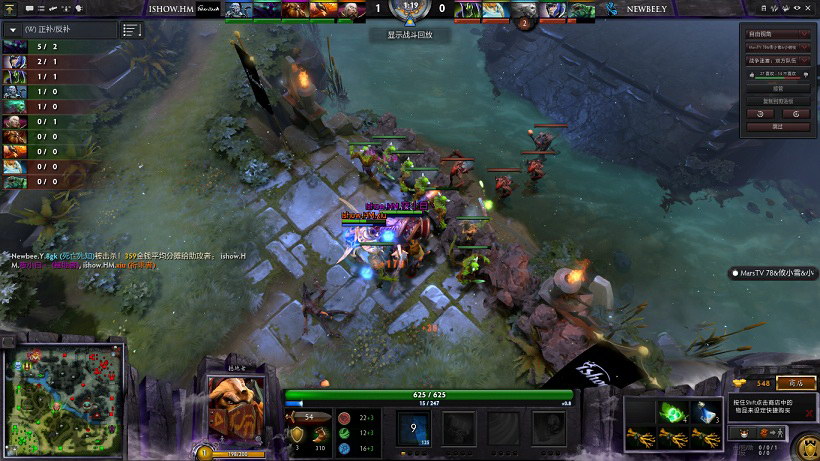The width and height of the screenshot is (820, 461).
Task: Click the courier icon button
Action: point(745,433)
